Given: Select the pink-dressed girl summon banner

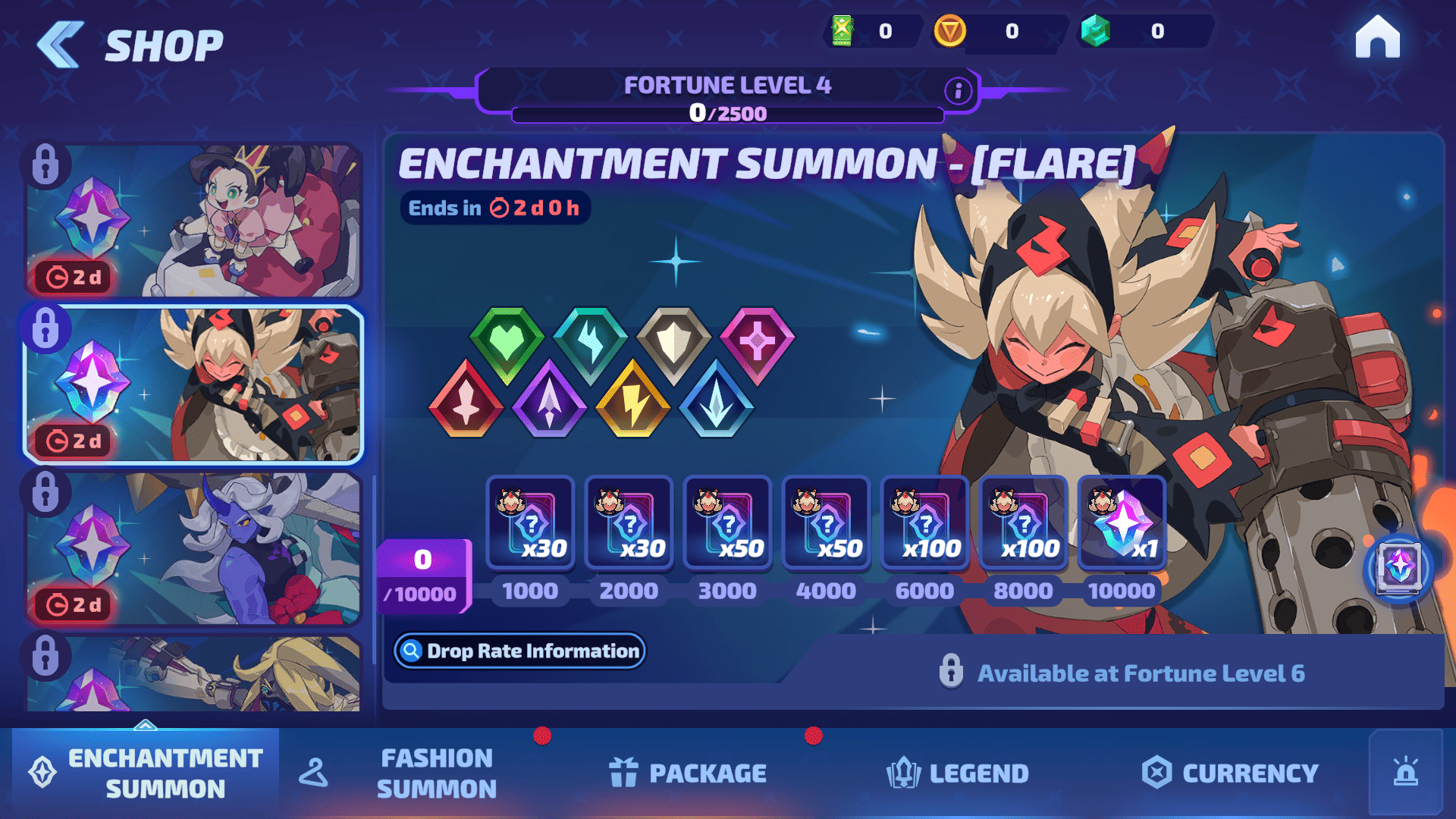Looking at the screenshot, I should point(193,221).
